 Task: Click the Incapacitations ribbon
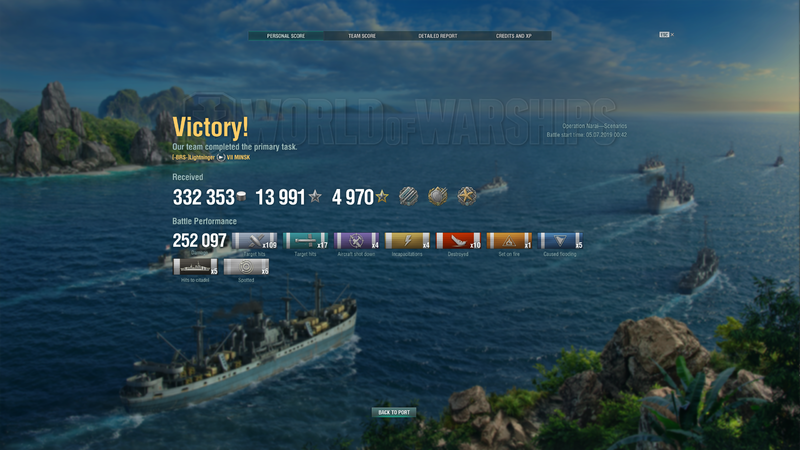408,241
